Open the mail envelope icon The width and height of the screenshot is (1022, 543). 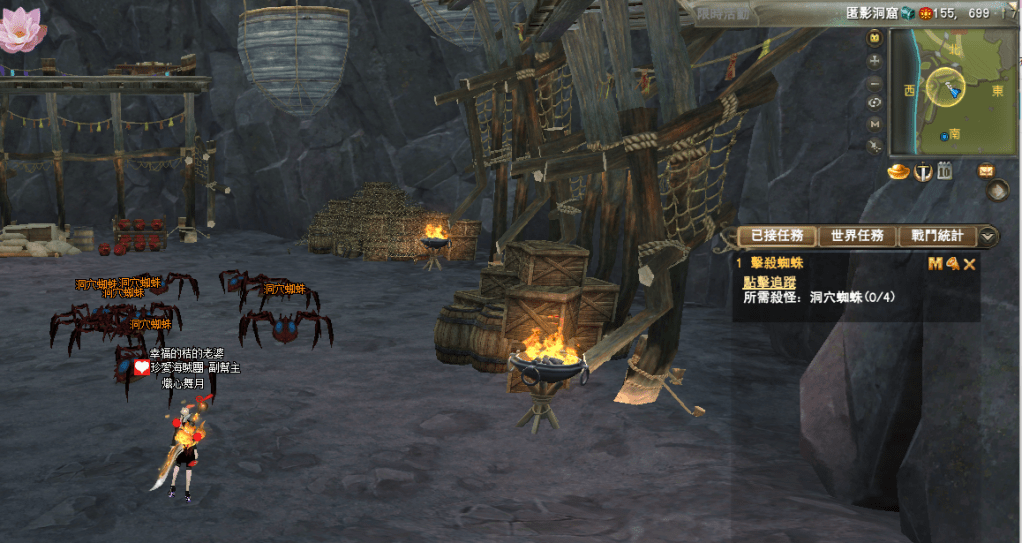pyautogui.click(x=987, y=170)
